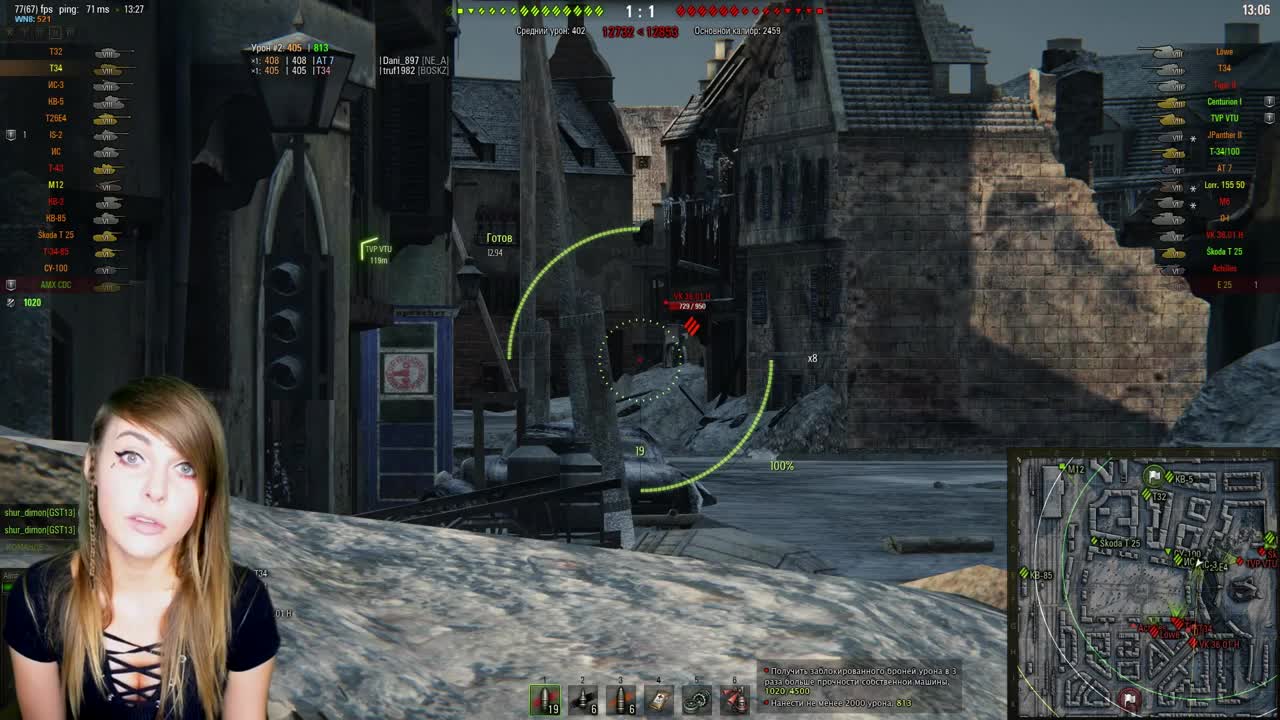Activate the Repair Kit in slot 5

tap(697, 698)
